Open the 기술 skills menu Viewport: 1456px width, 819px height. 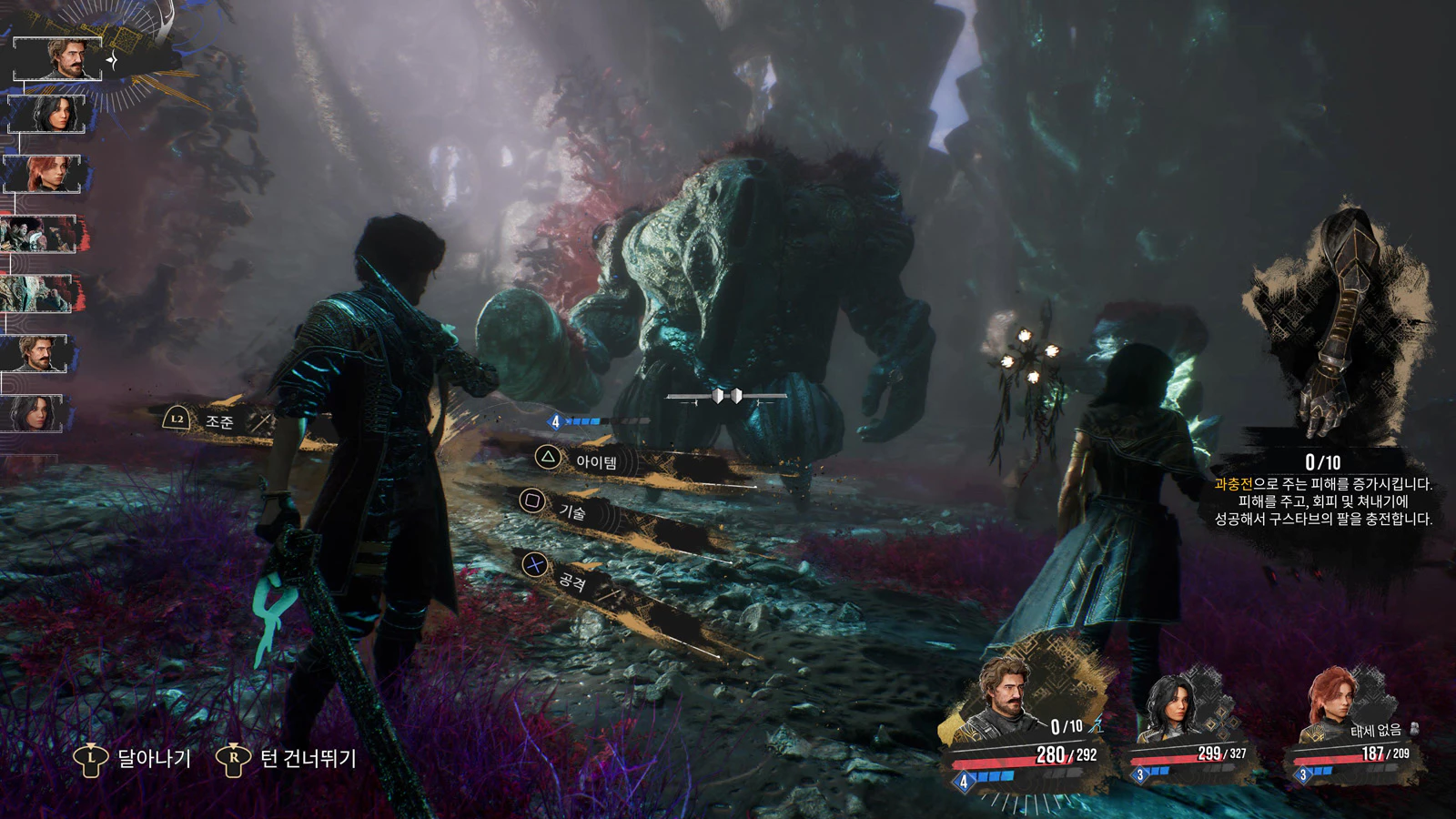tap(571, 511)
